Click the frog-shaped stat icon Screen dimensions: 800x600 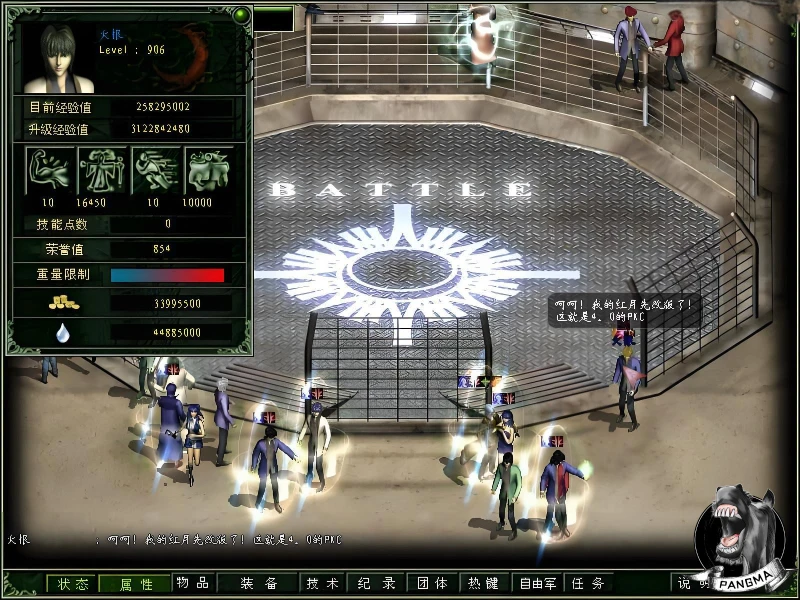(x=209, y=170)
